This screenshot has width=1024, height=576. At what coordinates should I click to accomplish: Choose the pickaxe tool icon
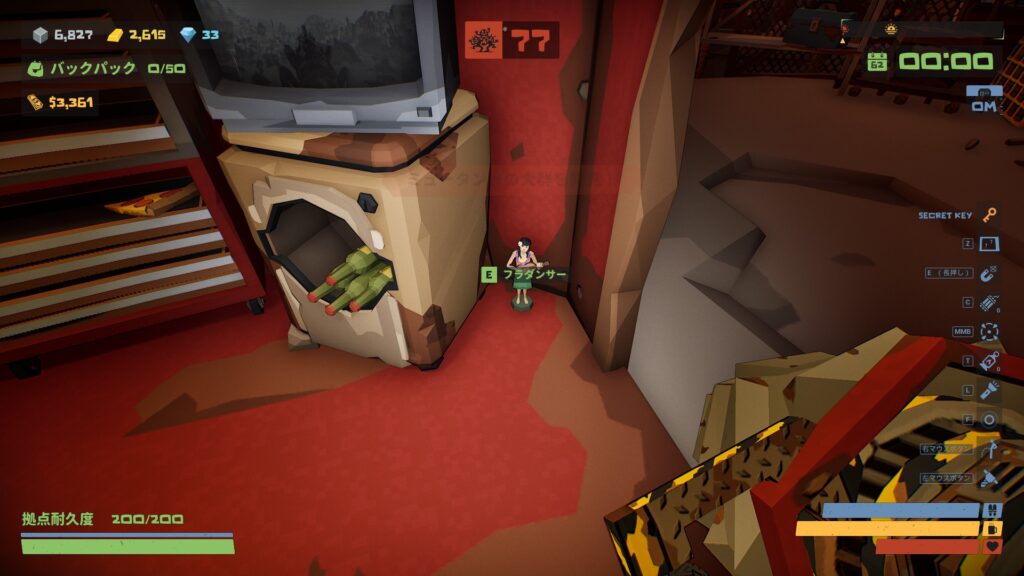(x=990, y=449)
